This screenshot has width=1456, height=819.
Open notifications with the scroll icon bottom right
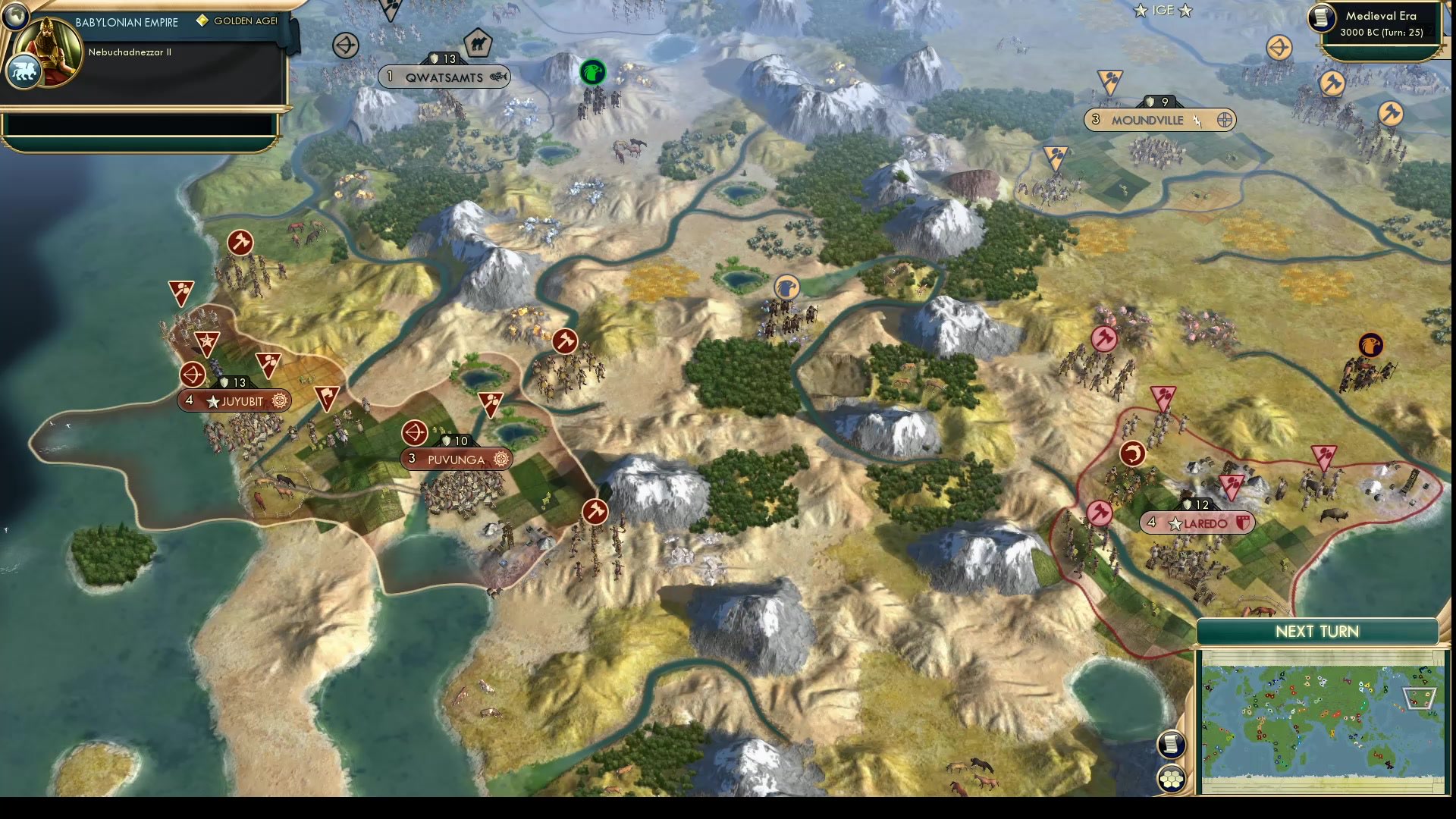point(1172,744)
